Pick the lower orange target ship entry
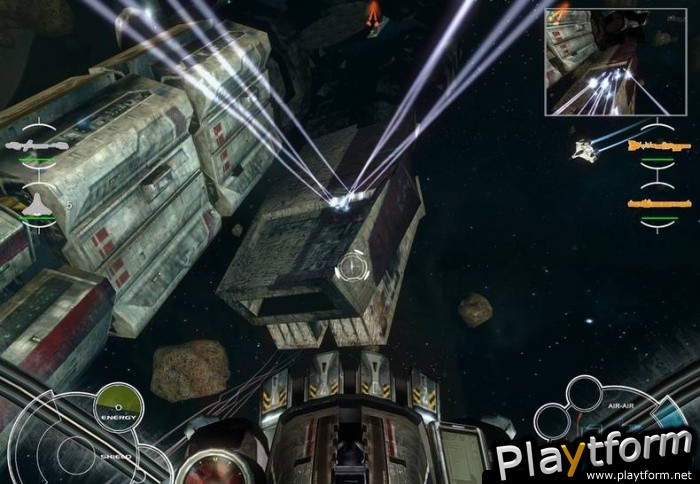 click(x=659, y=204)
